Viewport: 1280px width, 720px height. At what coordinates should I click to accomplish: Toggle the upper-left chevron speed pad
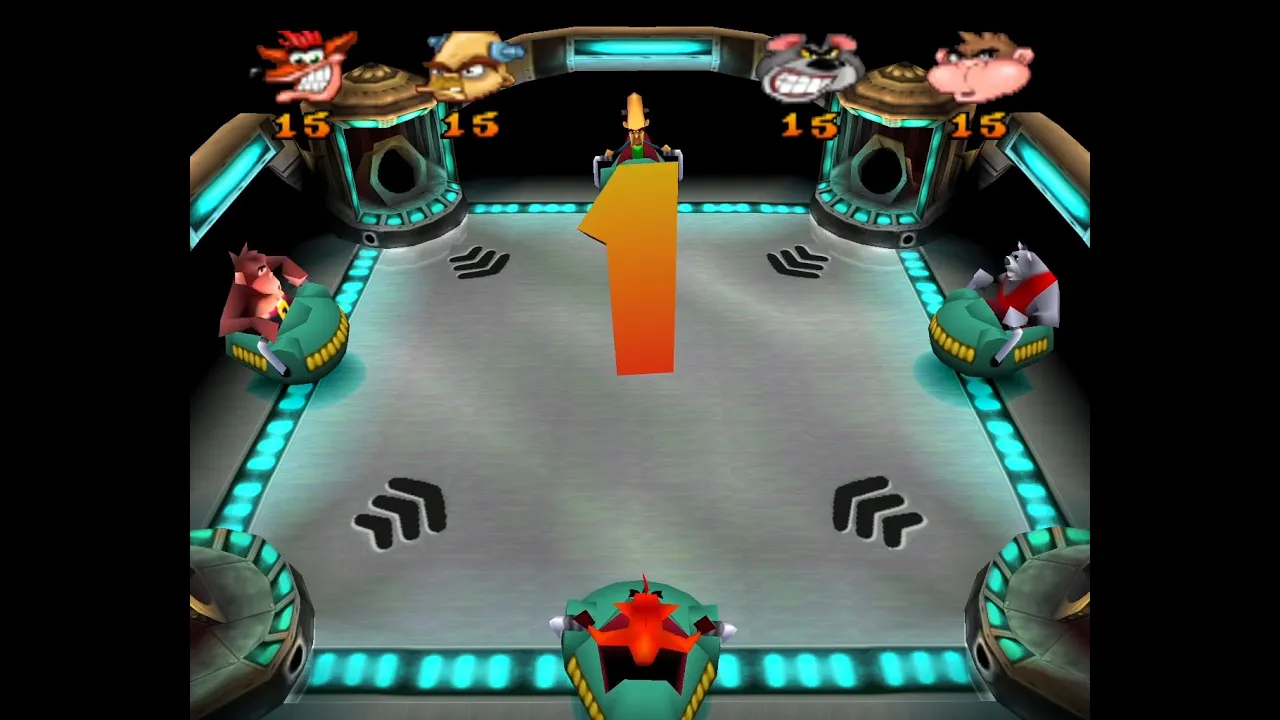click(x=478, y=262)
